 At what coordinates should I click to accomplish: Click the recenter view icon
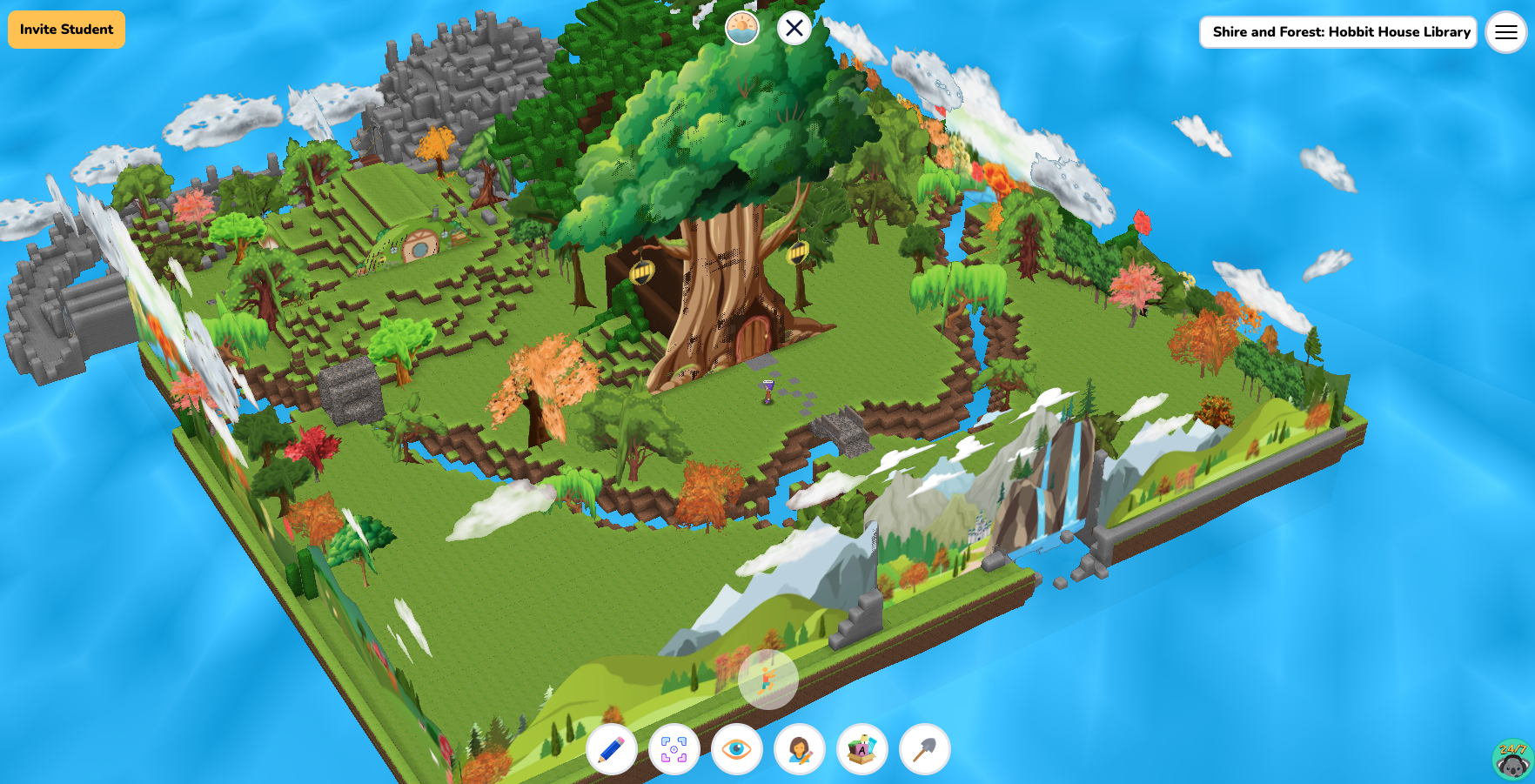coord(674,747)
